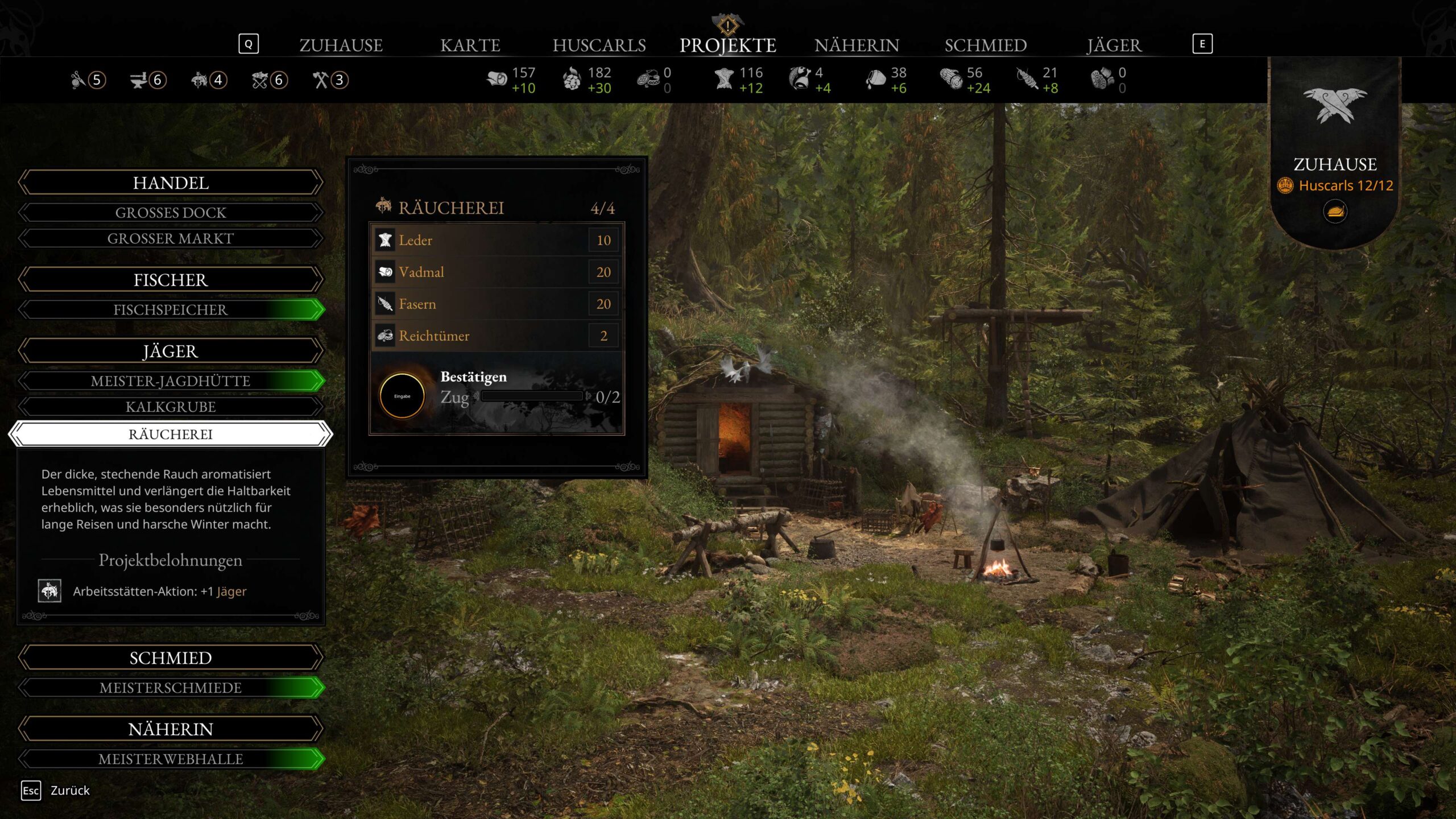The height and width of the screenshot is (819, 1456).
Task: Open the Karte tab
Action: click(x=470, y=45)
